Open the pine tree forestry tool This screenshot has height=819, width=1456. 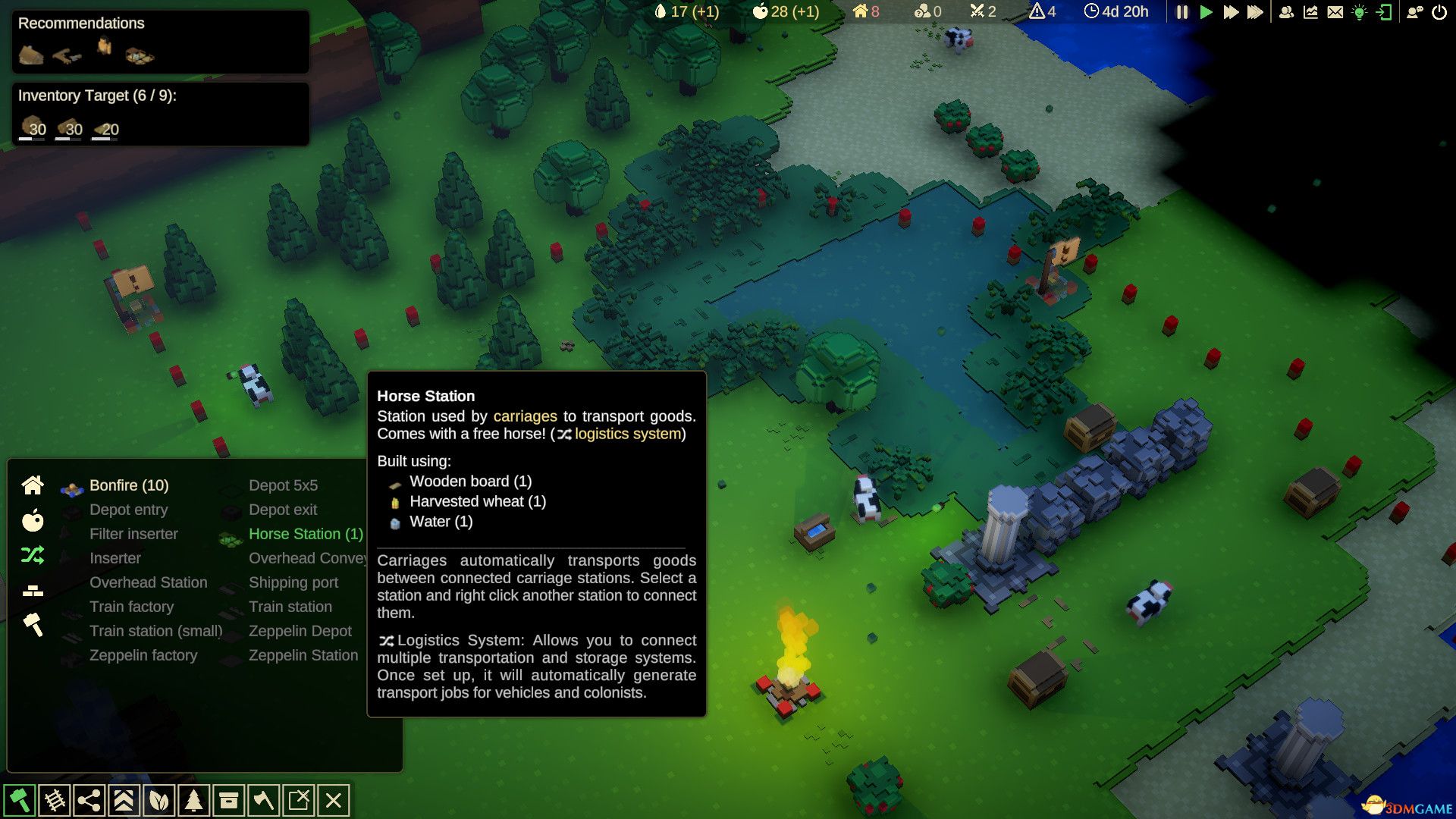pyautogui.click(x=194, y=800)
